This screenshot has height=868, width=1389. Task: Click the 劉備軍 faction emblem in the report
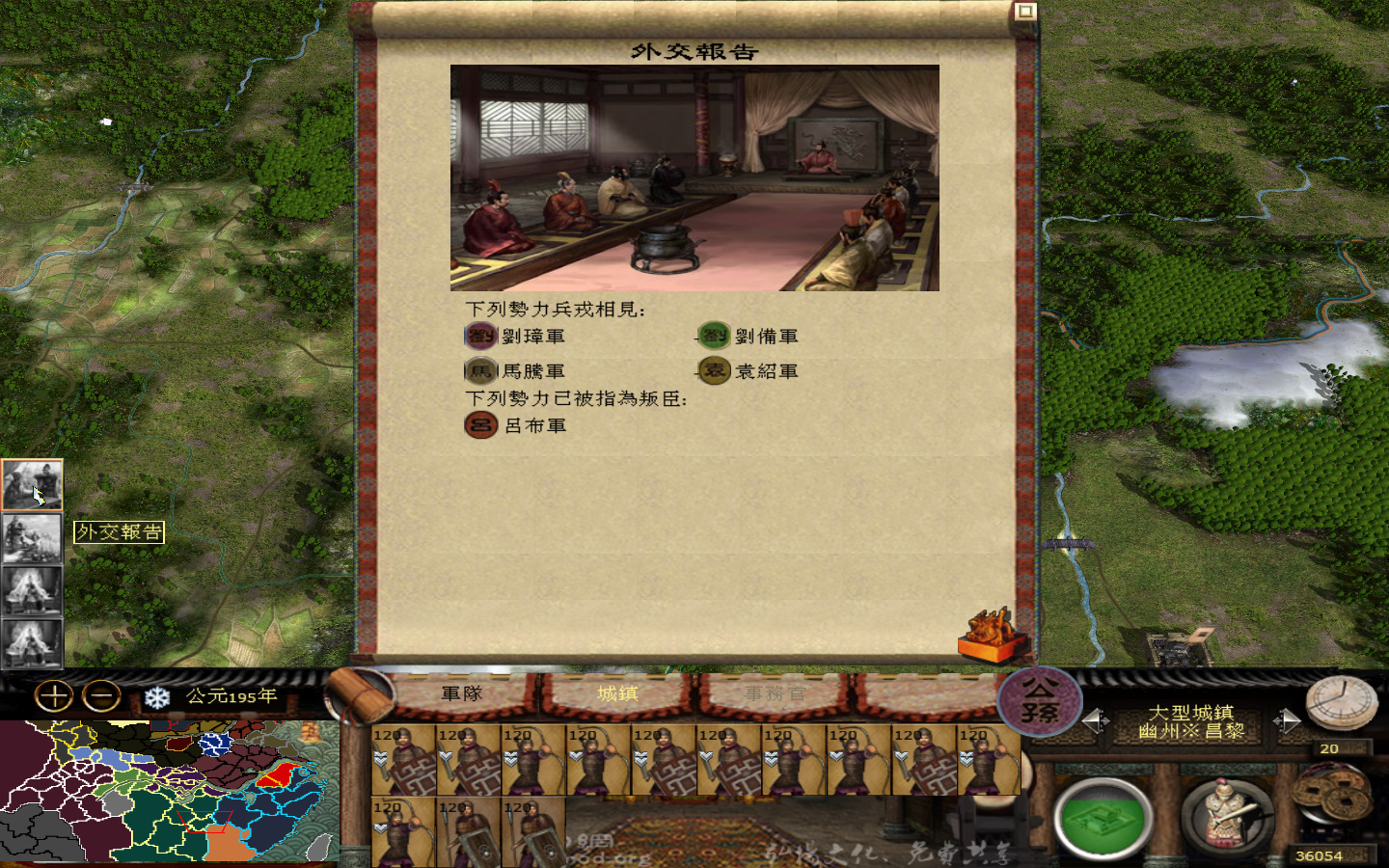pos(713,336)
